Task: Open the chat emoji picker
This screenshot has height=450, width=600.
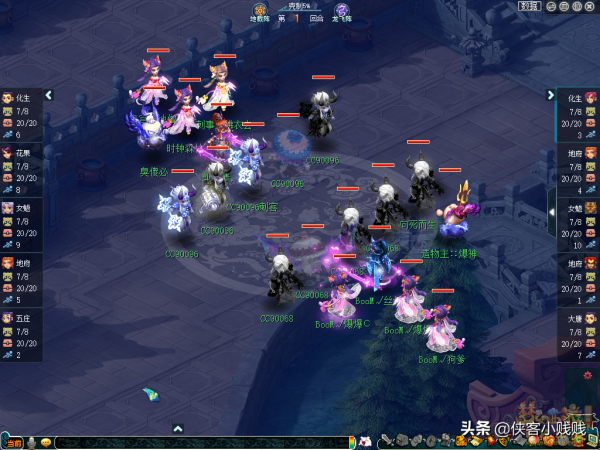Action: tap(46, 442)
